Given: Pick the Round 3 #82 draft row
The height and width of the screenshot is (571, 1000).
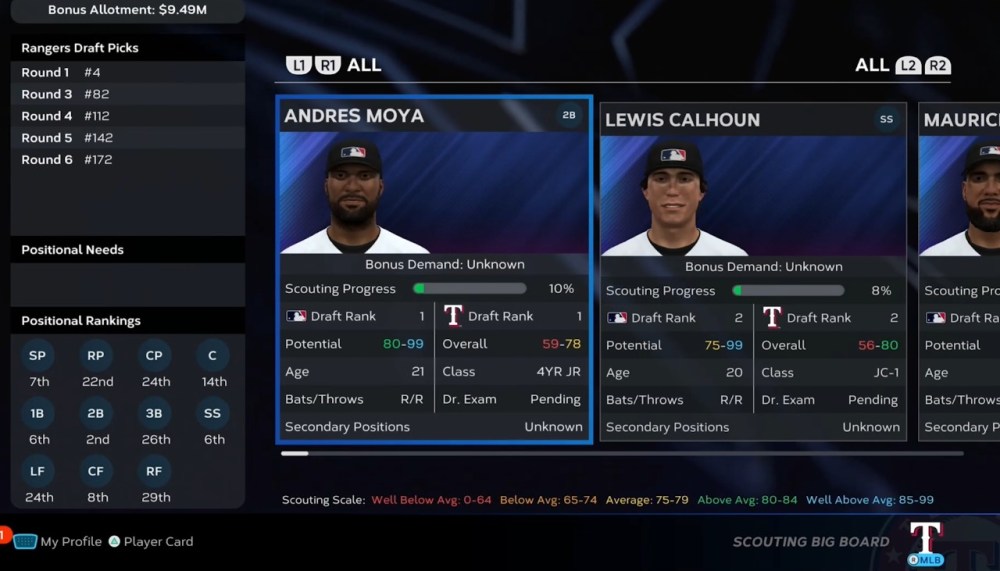Looking at the screenshot, I should click(x=127, y=94).
